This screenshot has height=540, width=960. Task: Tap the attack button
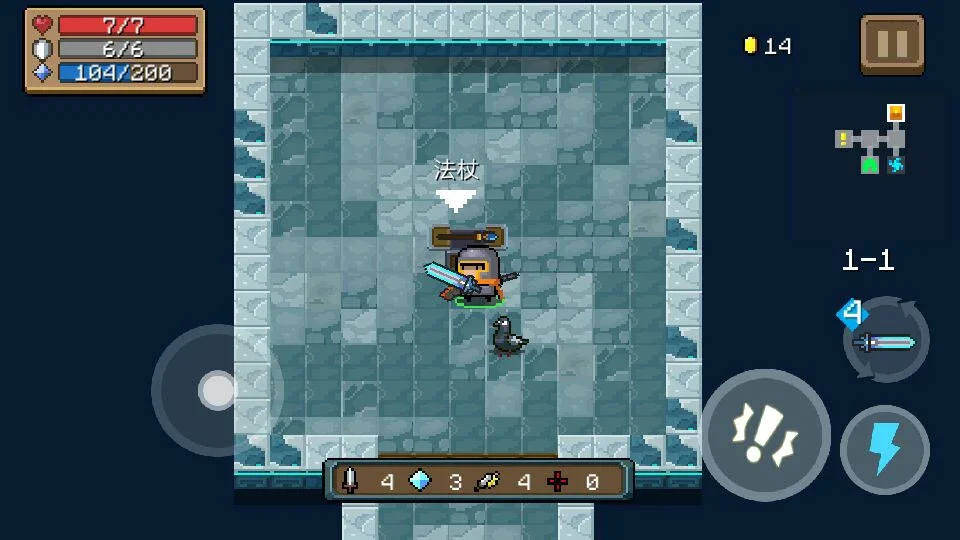click(x=765, y=435)
